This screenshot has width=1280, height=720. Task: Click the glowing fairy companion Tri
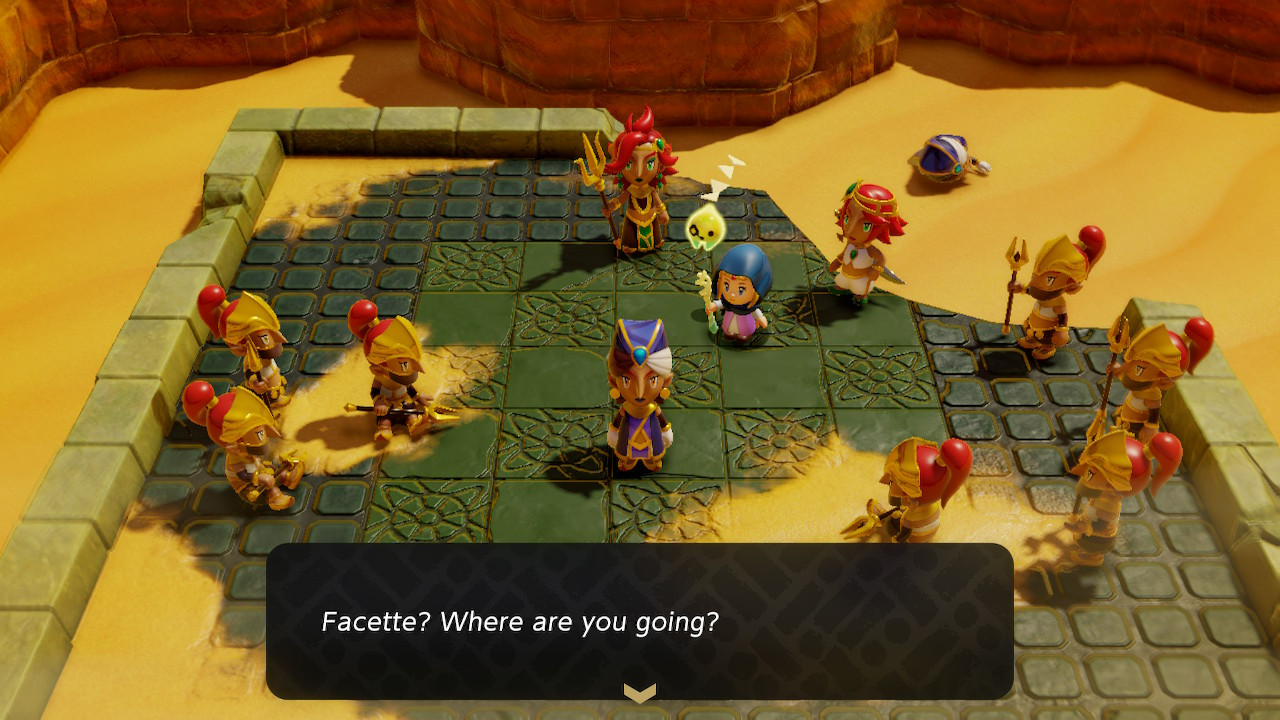(706, 228)
